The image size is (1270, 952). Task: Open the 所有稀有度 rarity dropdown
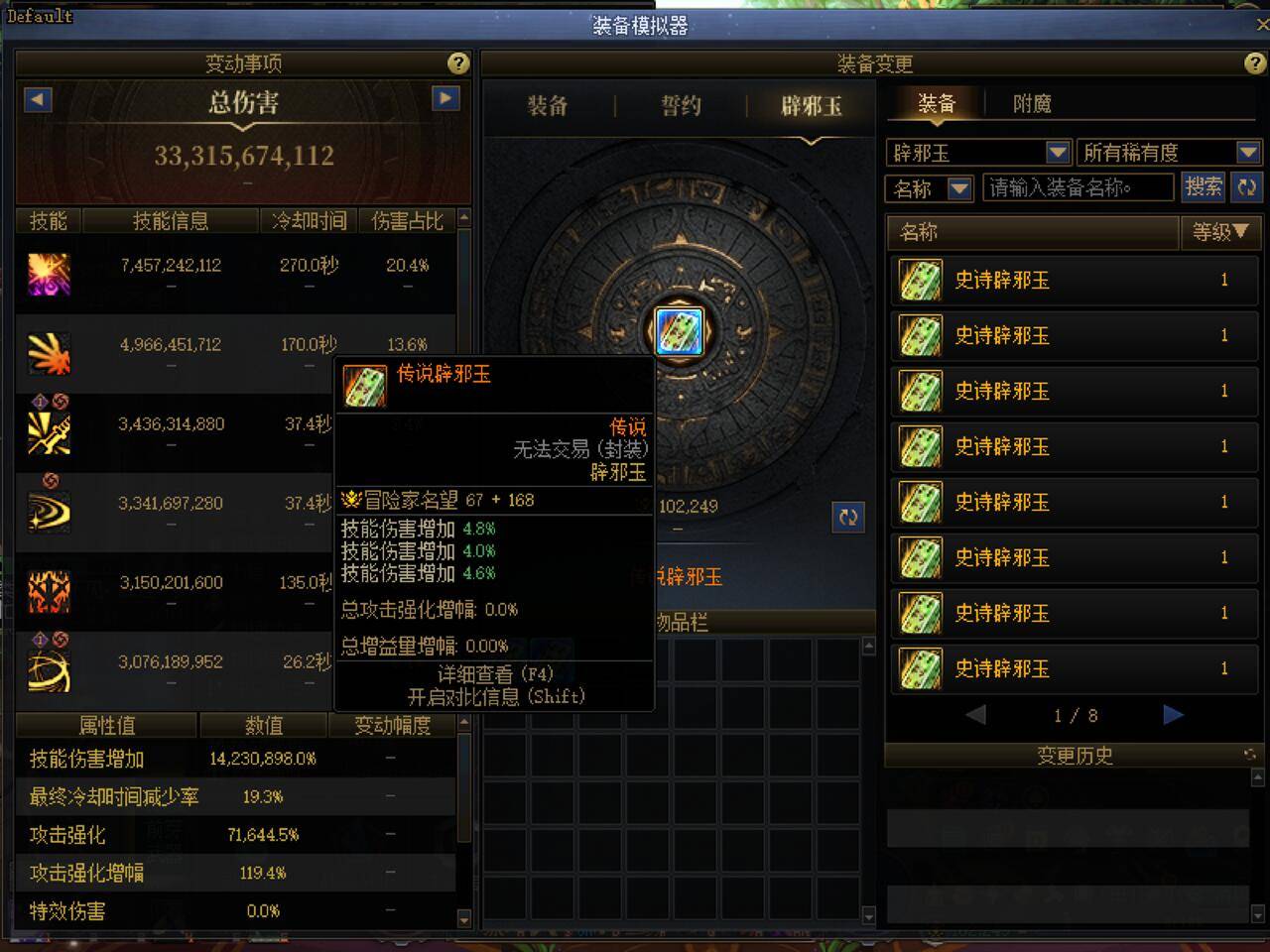pos(1247,152)
